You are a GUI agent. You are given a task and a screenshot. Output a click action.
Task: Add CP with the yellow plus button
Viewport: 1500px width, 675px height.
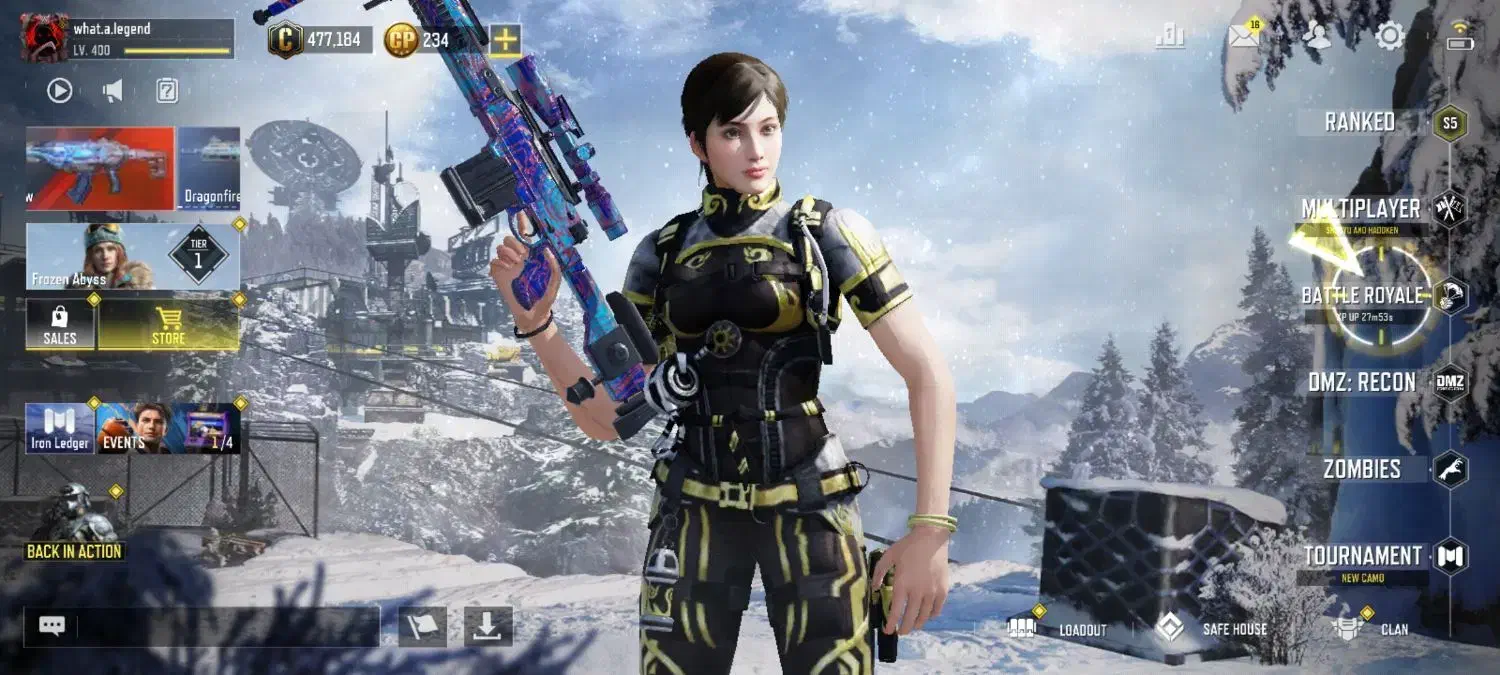click(x=505, y=40)
